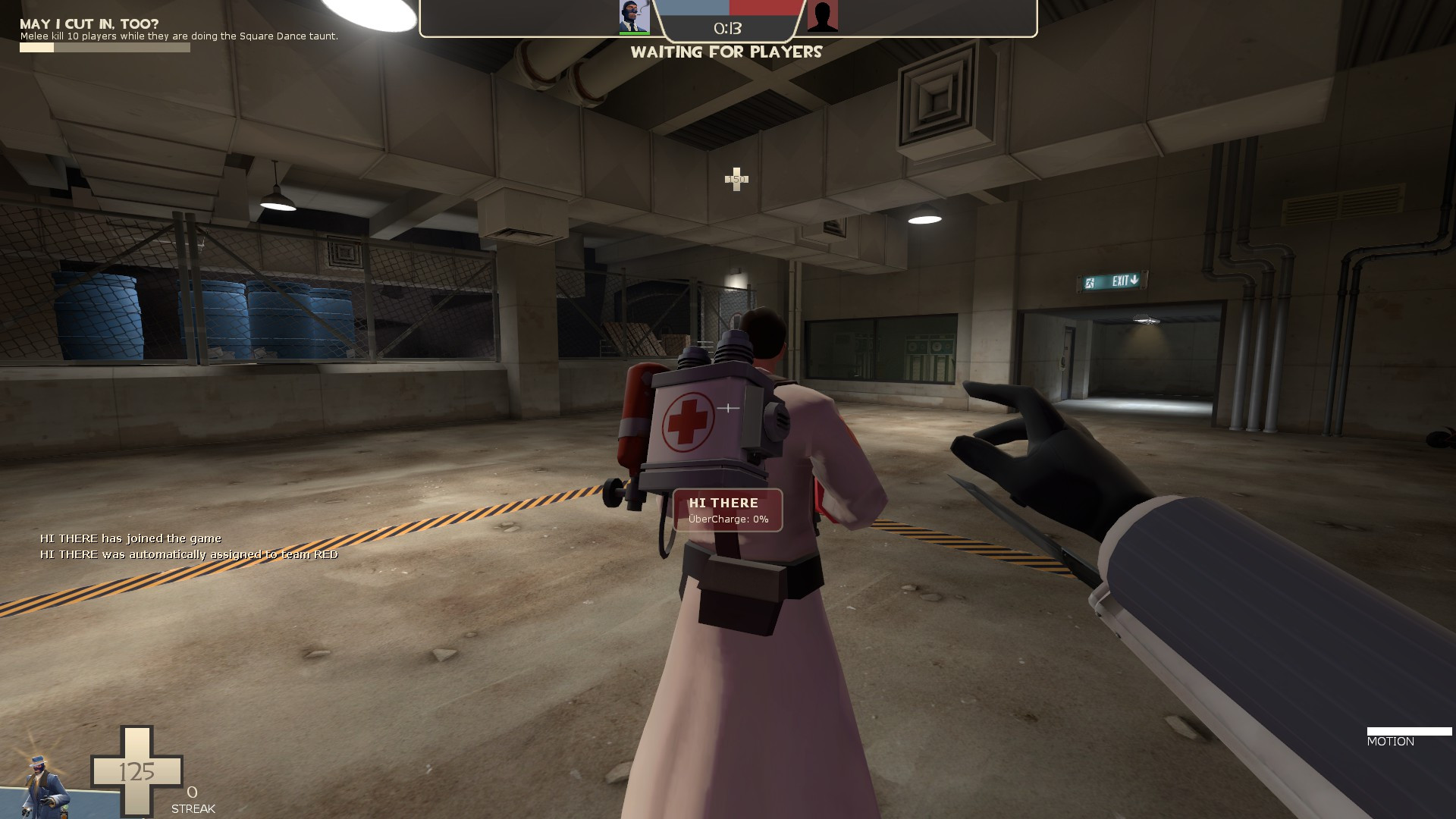Click the chat line 'HI THERE has joined the game'
This screenshot has width=1456, height=819.
[x=130, y=538]
